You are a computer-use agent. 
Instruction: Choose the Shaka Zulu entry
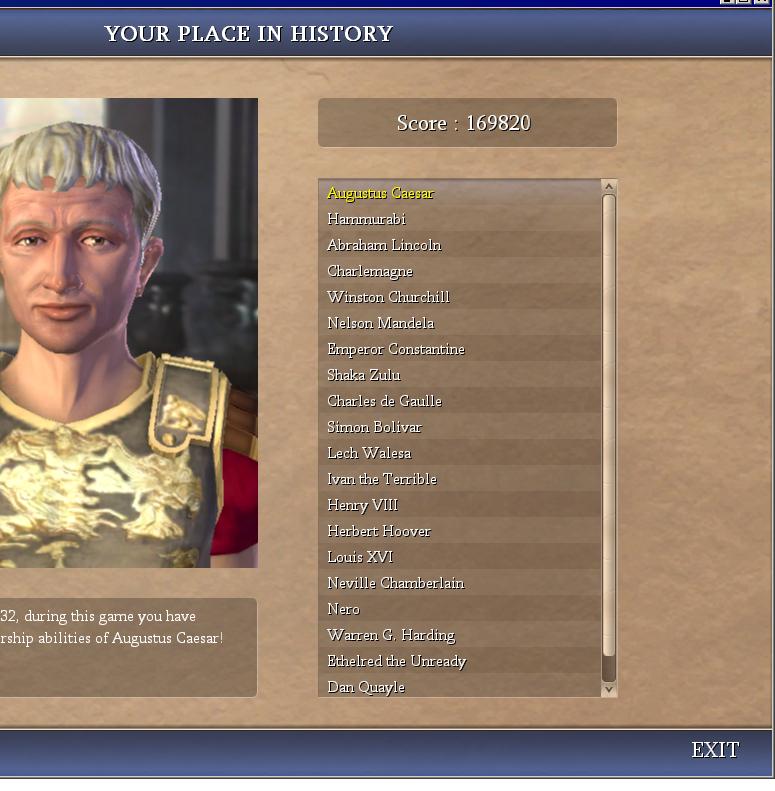tap(364, 375)
